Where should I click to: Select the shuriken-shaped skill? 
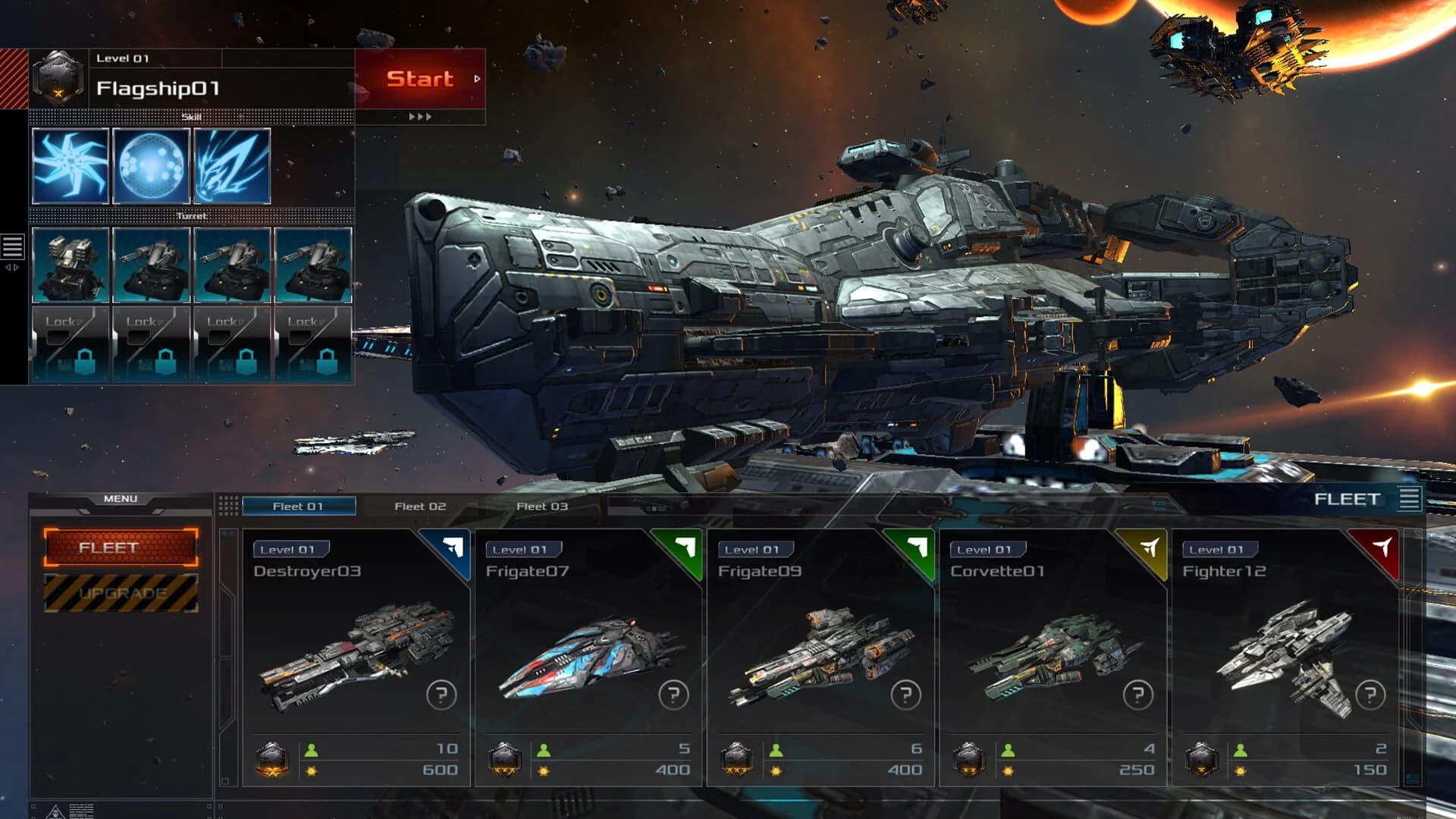pyautogui.click(x=70, y=165)
